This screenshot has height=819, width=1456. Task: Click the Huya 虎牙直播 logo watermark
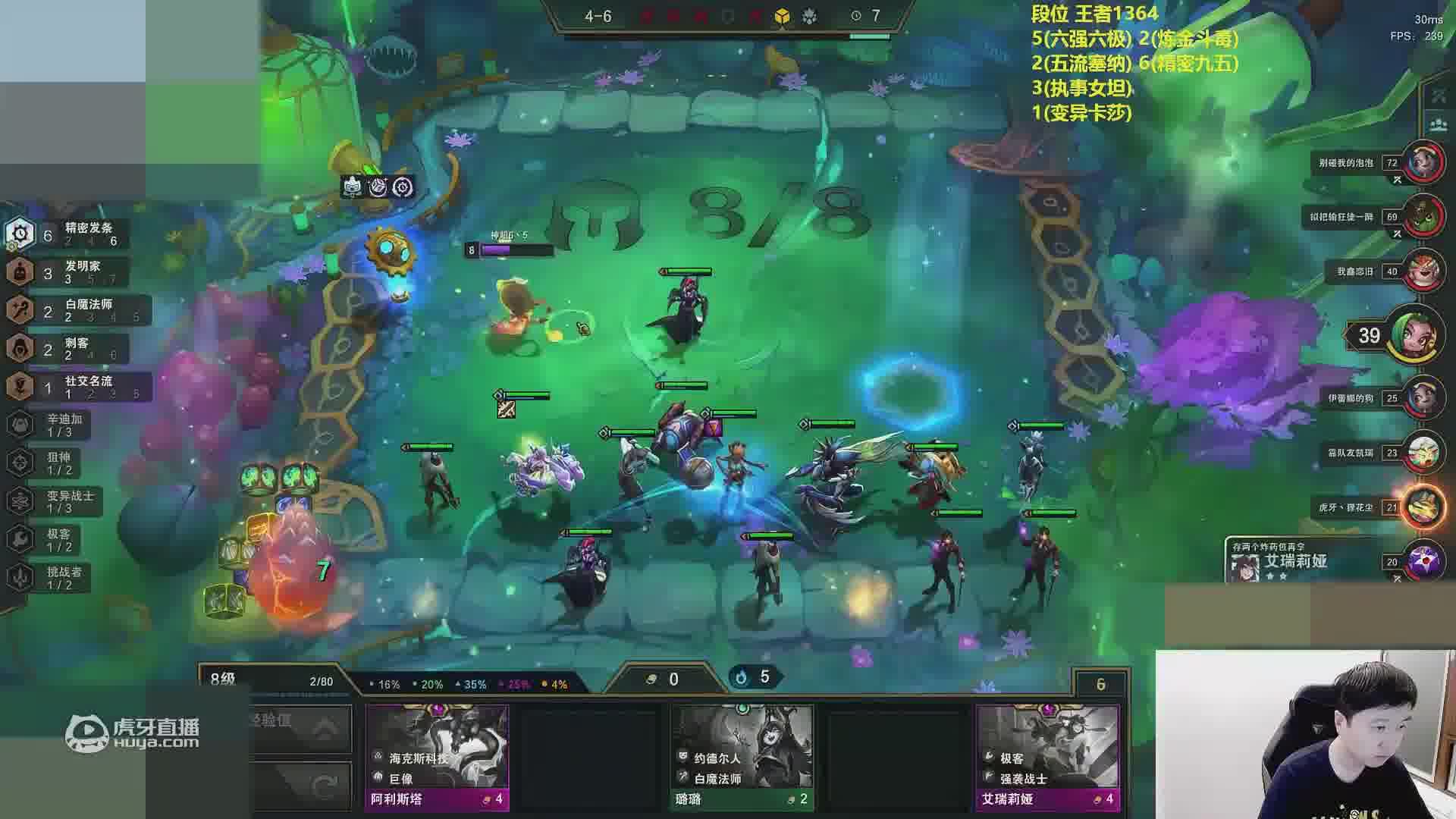133,733
